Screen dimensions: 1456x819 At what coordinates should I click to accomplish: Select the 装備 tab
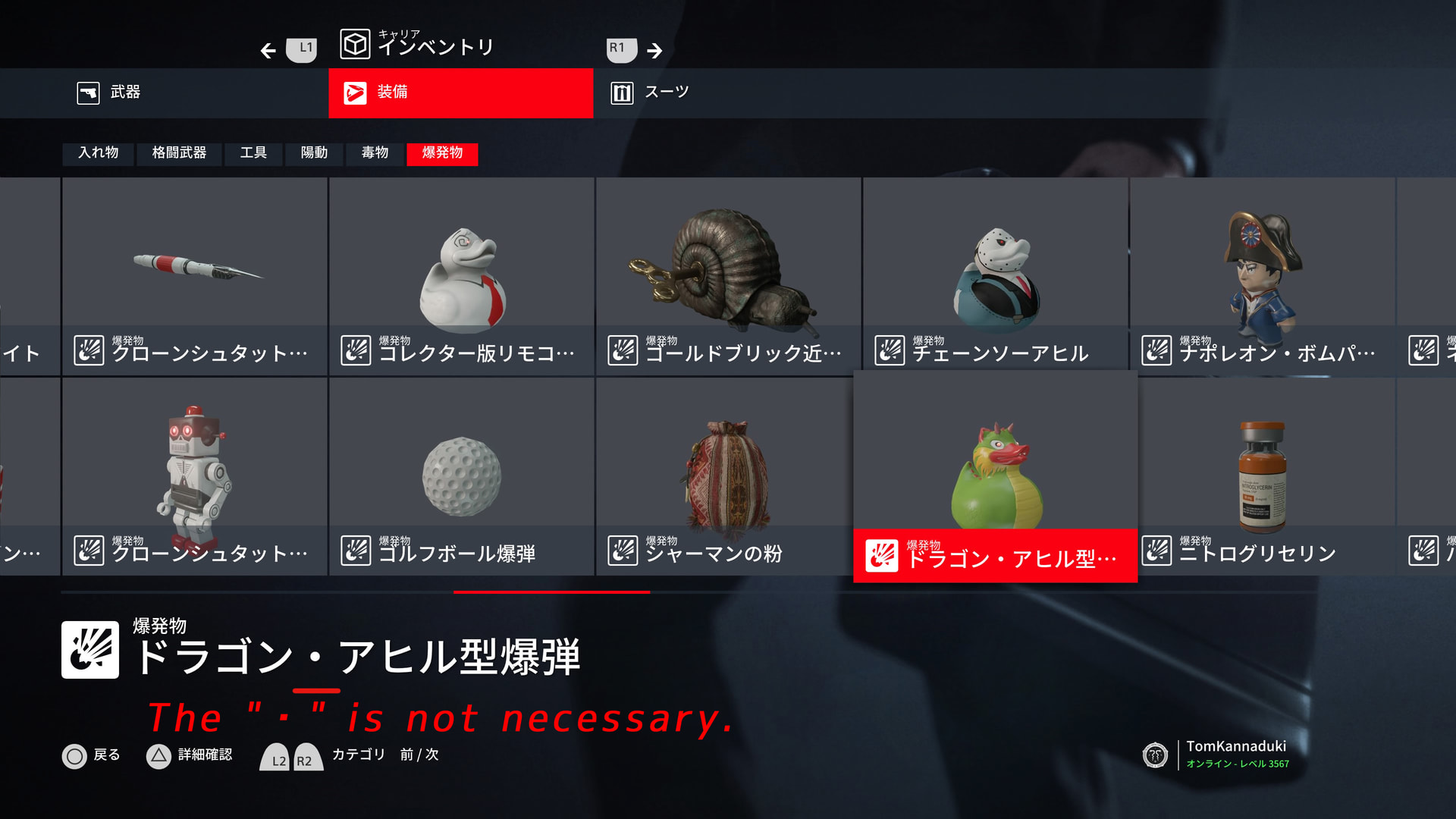tap(460, 93)
